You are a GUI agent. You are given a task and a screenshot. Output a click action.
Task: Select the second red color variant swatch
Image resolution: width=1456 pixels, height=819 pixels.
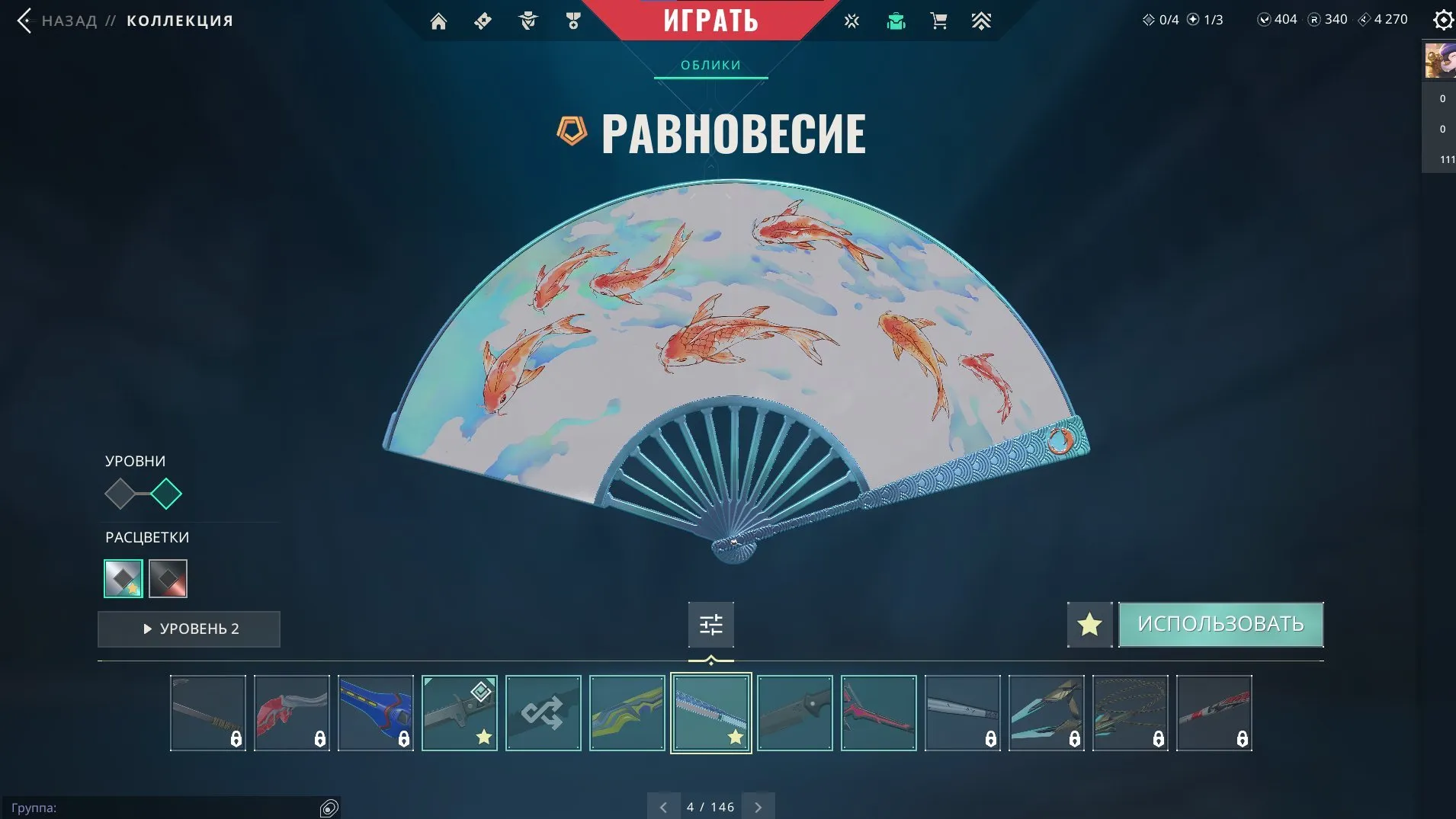pyautogui.click(x=168, y=578)
